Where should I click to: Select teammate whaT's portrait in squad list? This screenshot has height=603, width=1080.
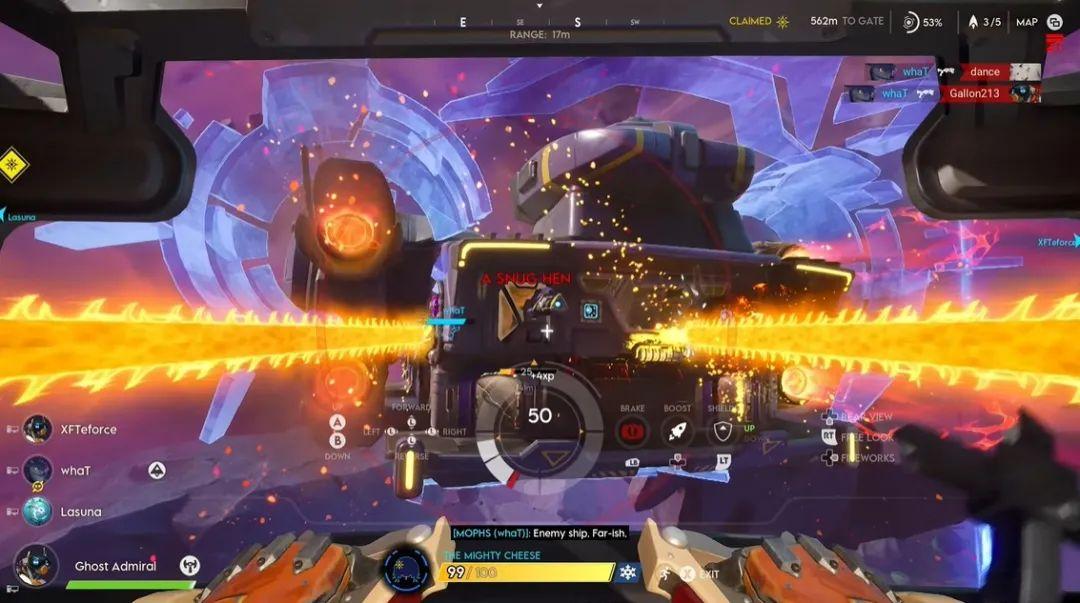click(x=38, y=470)
